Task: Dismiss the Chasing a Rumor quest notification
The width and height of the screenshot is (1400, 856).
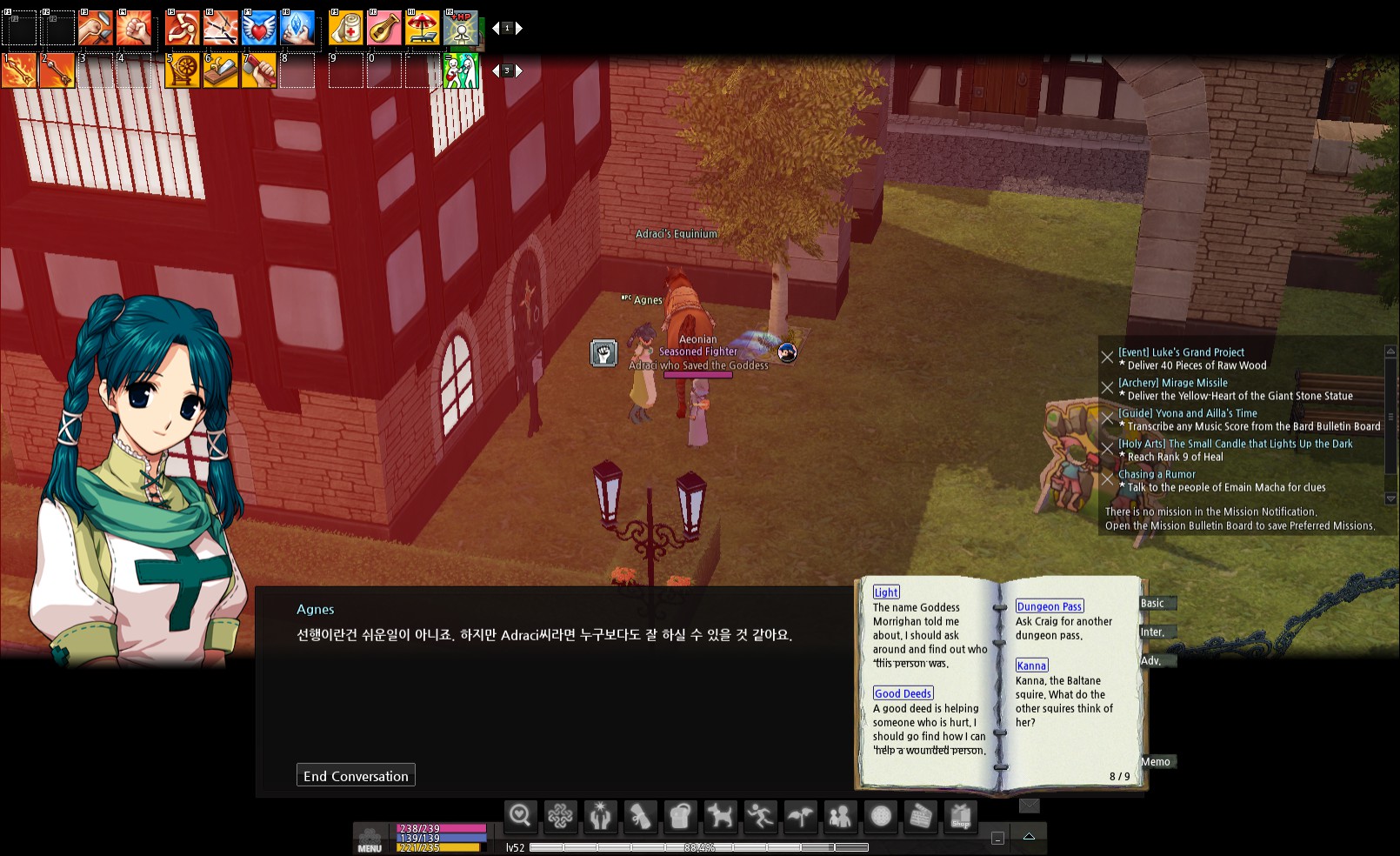Action: pos(1107,479)
